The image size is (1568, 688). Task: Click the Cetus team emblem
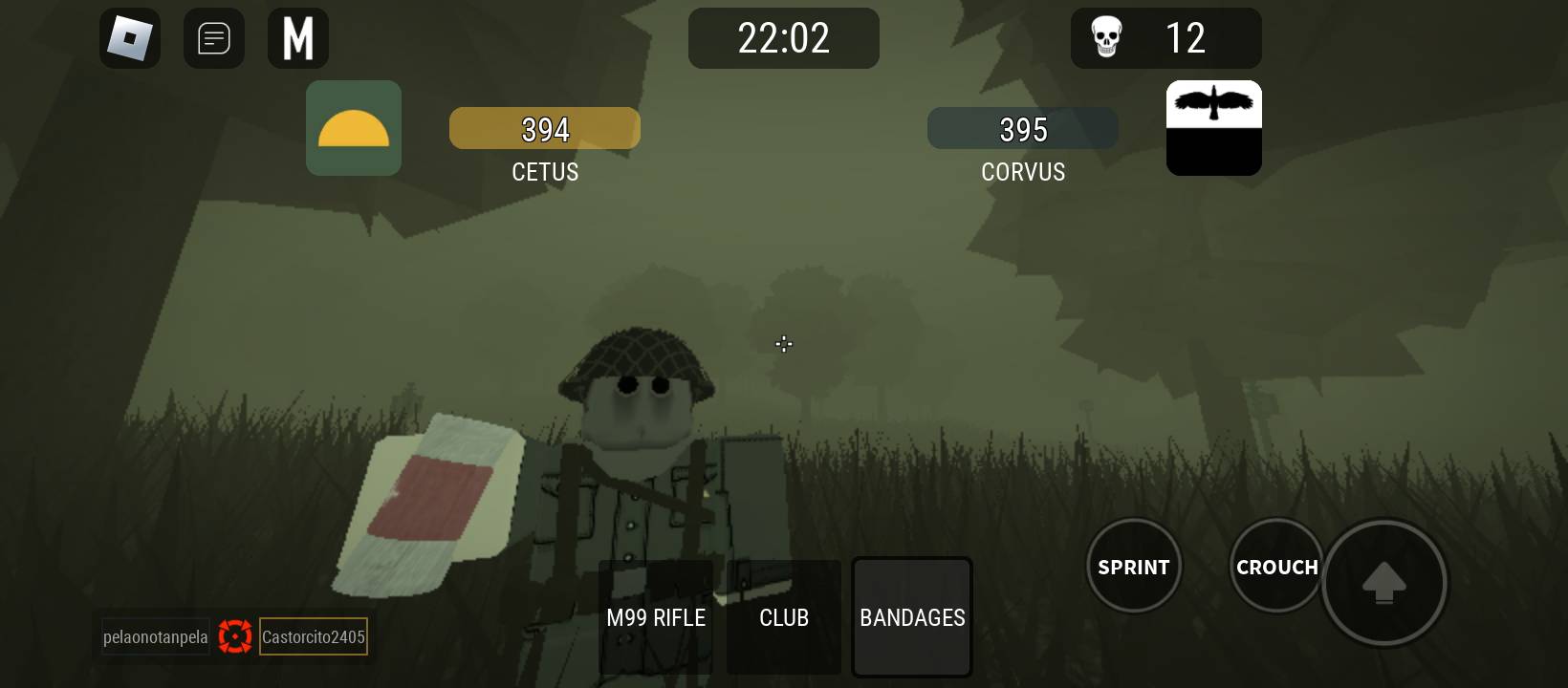click(354, 128)
